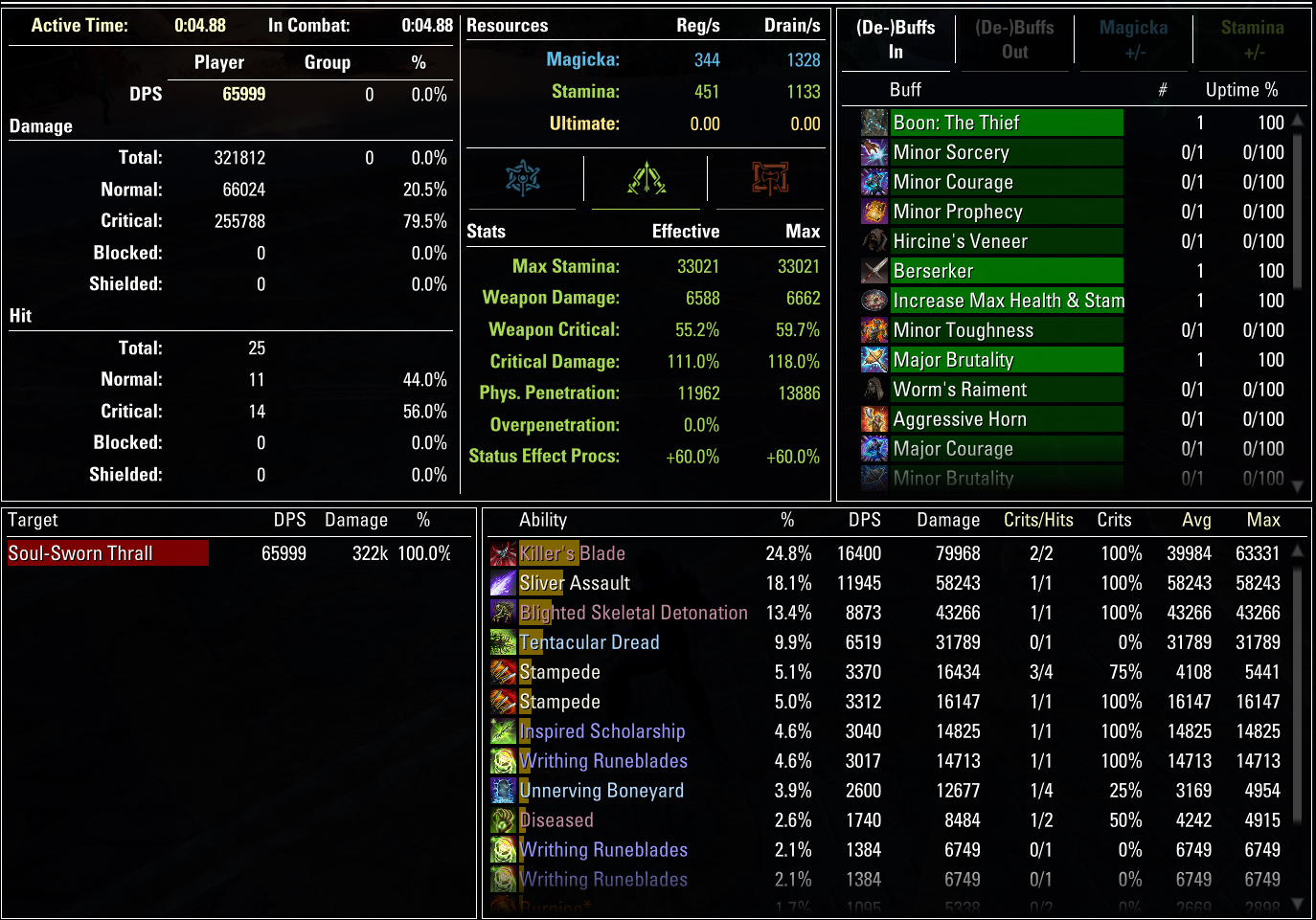This screenshot has width=1316, height=920.
Task: Click the Tentacular Dread ability icon
Action: (x=503, y=642)
